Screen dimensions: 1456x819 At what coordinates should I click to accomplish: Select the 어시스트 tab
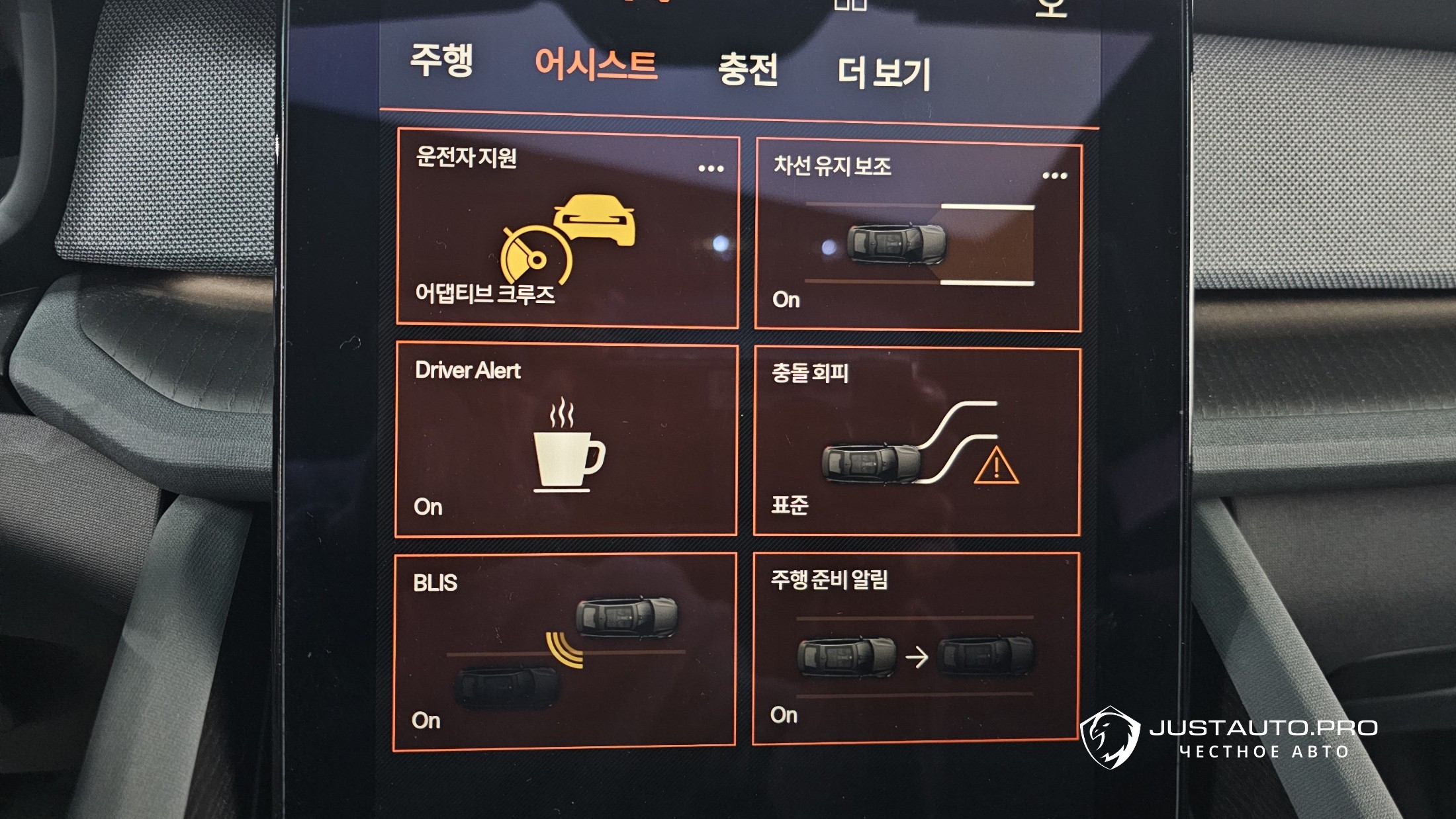[596, 65]
